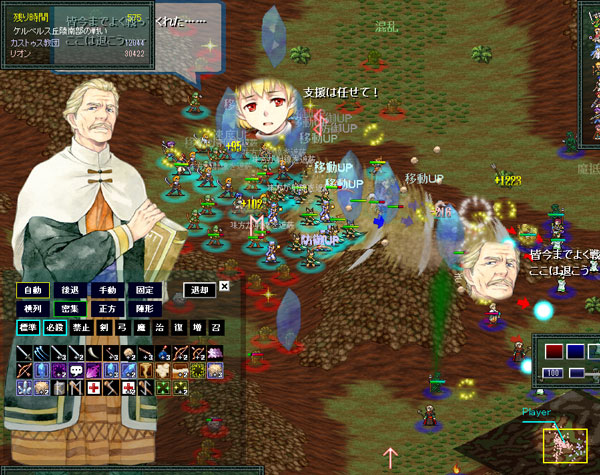The image size is (600, 475).
Task: Select the red color box
Action: 554,351
